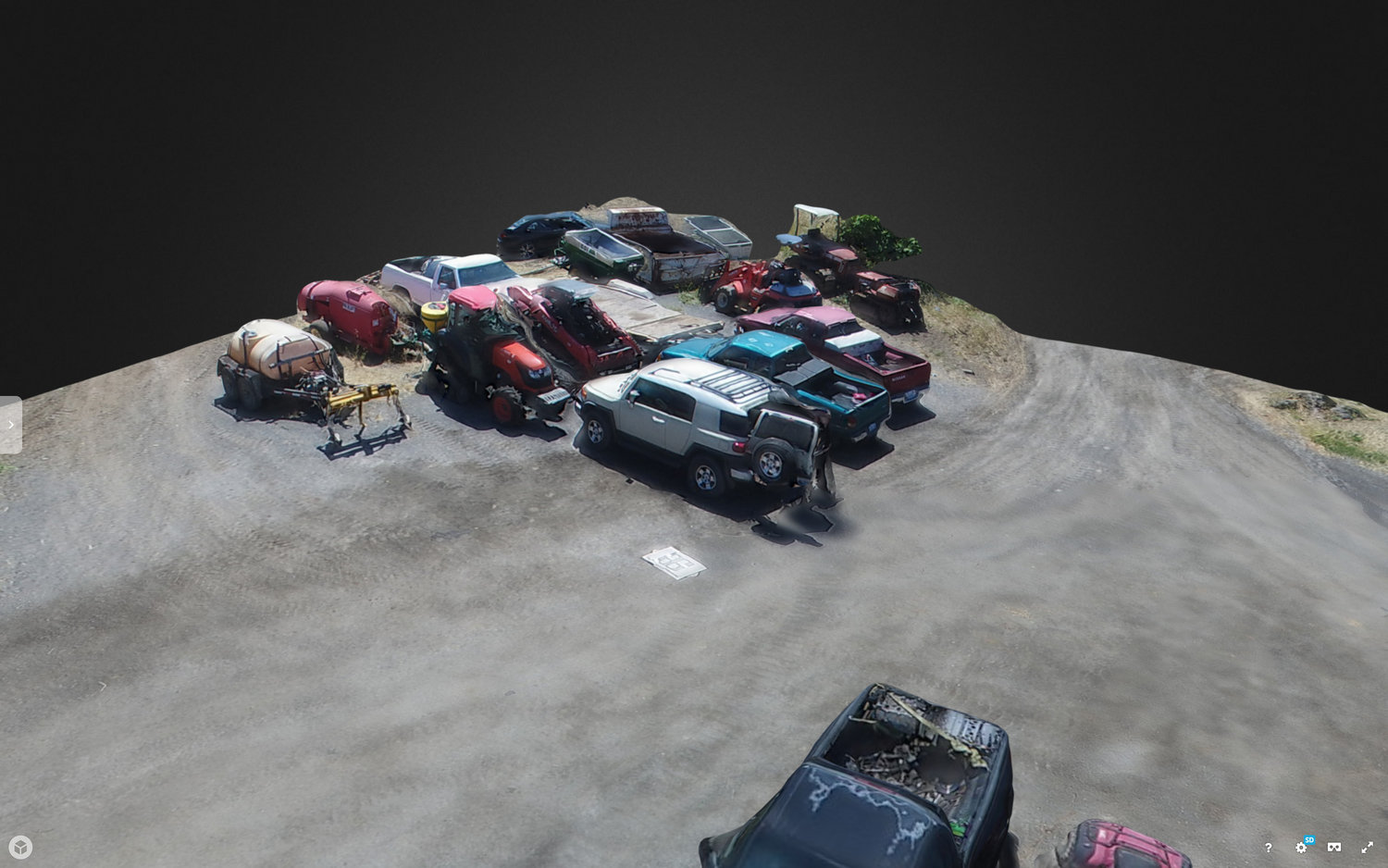Toggle fullscreen with the diagonal arrows icon
The width and height of the screenshot is (1388, 868).
[x=1367, y=847]
